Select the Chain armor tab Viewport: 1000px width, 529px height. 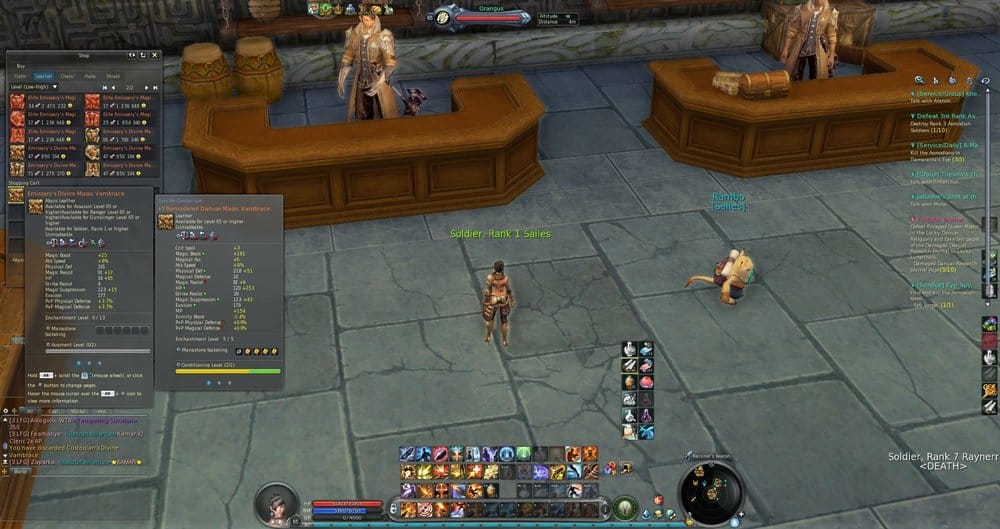67,75
